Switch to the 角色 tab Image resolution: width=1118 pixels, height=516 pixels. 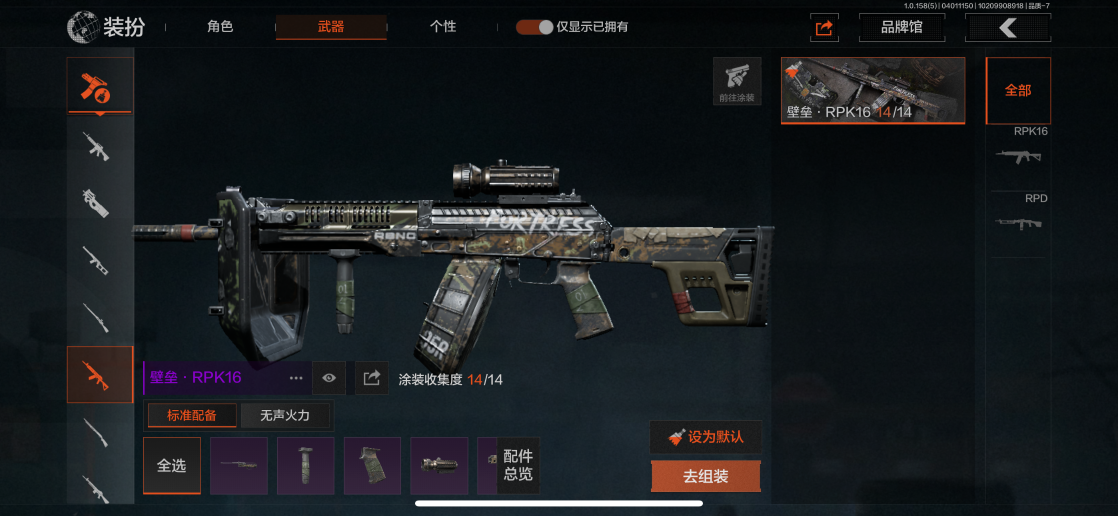(220, 27)
